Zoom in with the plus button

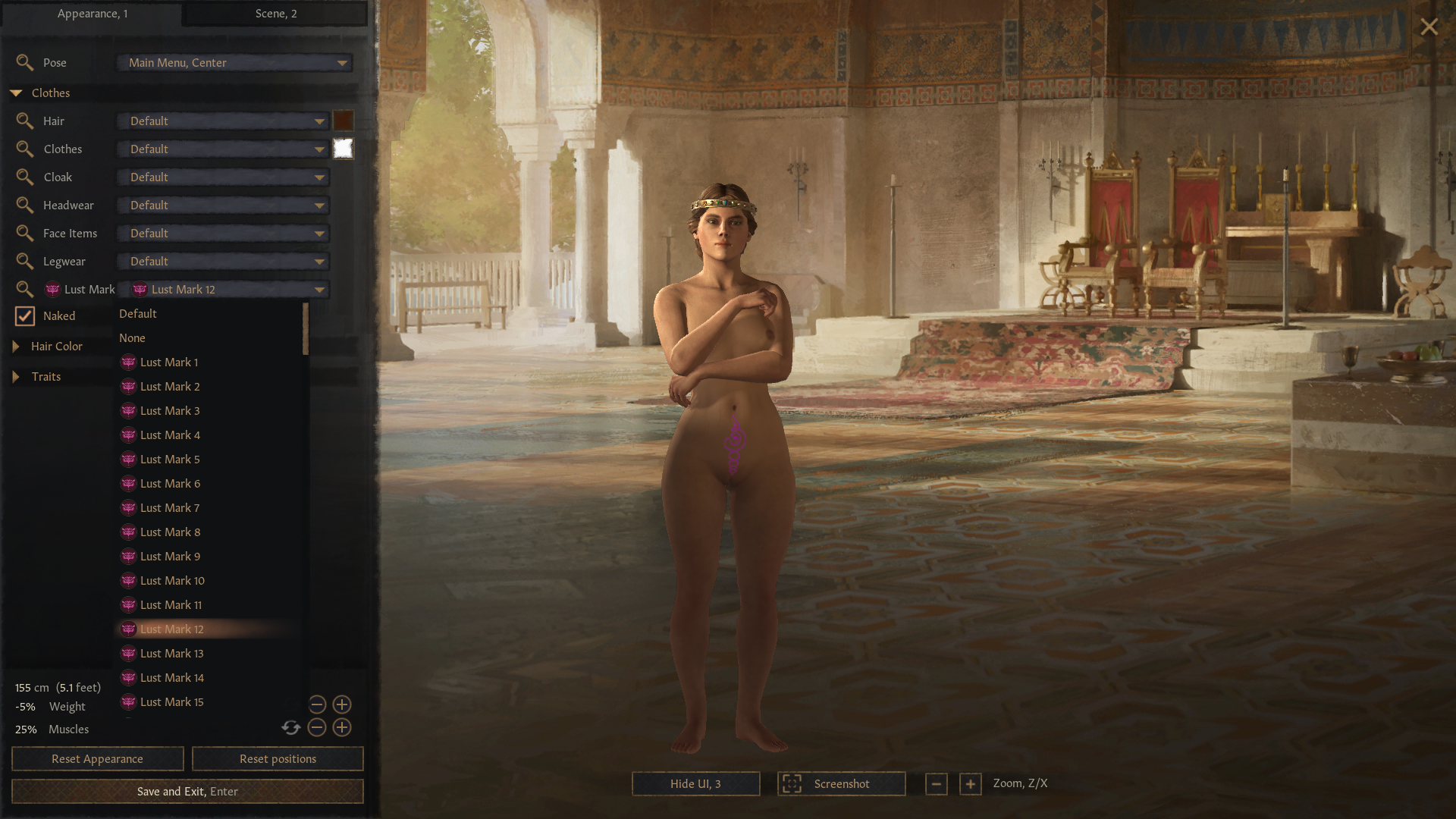tap(970, 784)
